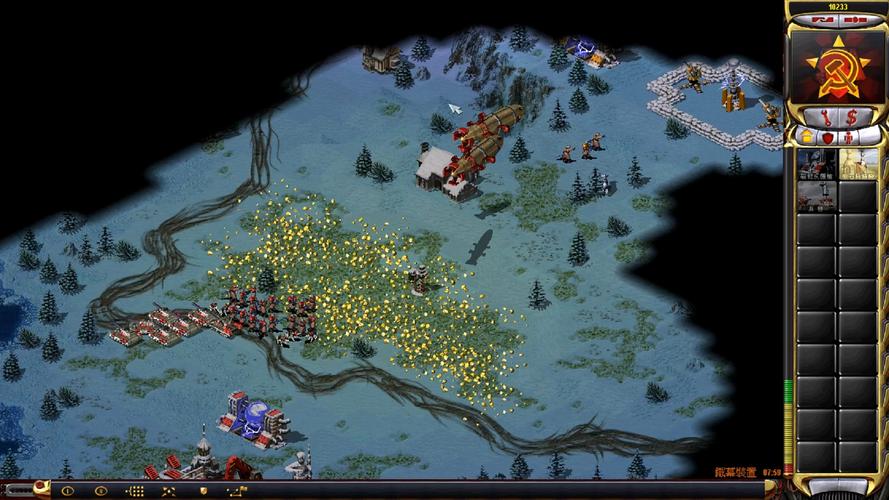Image resolution: width=889 pixels, height=500 pixels.
Task: Switch to the yellow house structures tab
Action: (806, 136)
